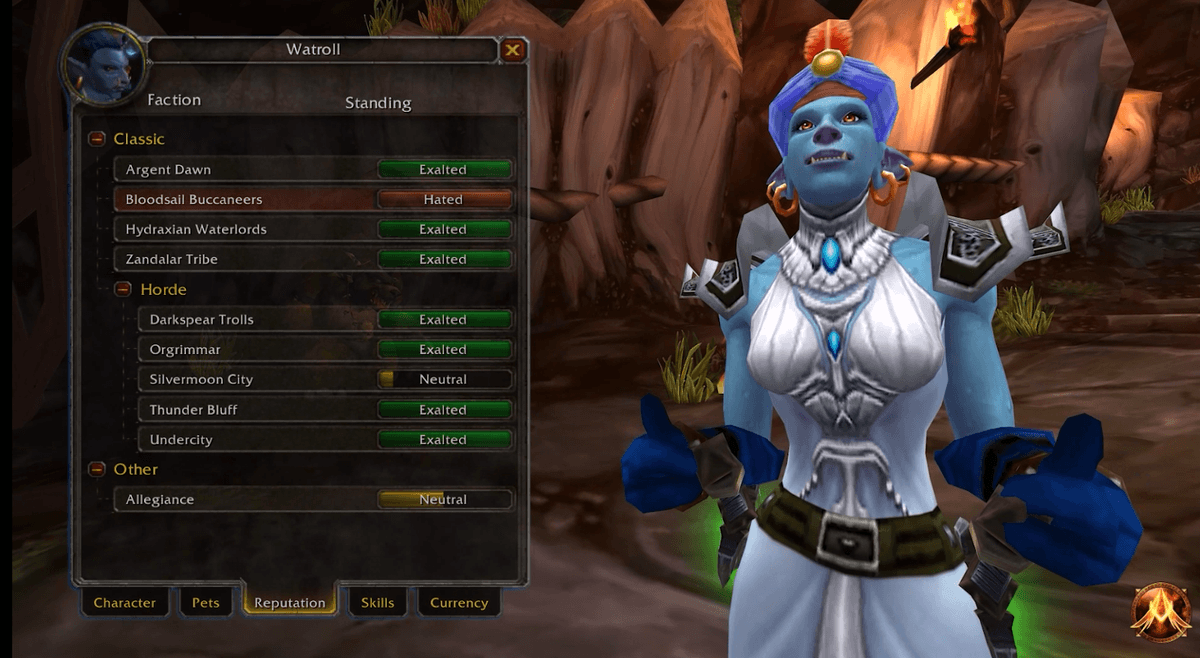Image resolution: width=1200 pixels, height=658 pixels.
Task: Open the Pets tab
Action: coord(205,603)
